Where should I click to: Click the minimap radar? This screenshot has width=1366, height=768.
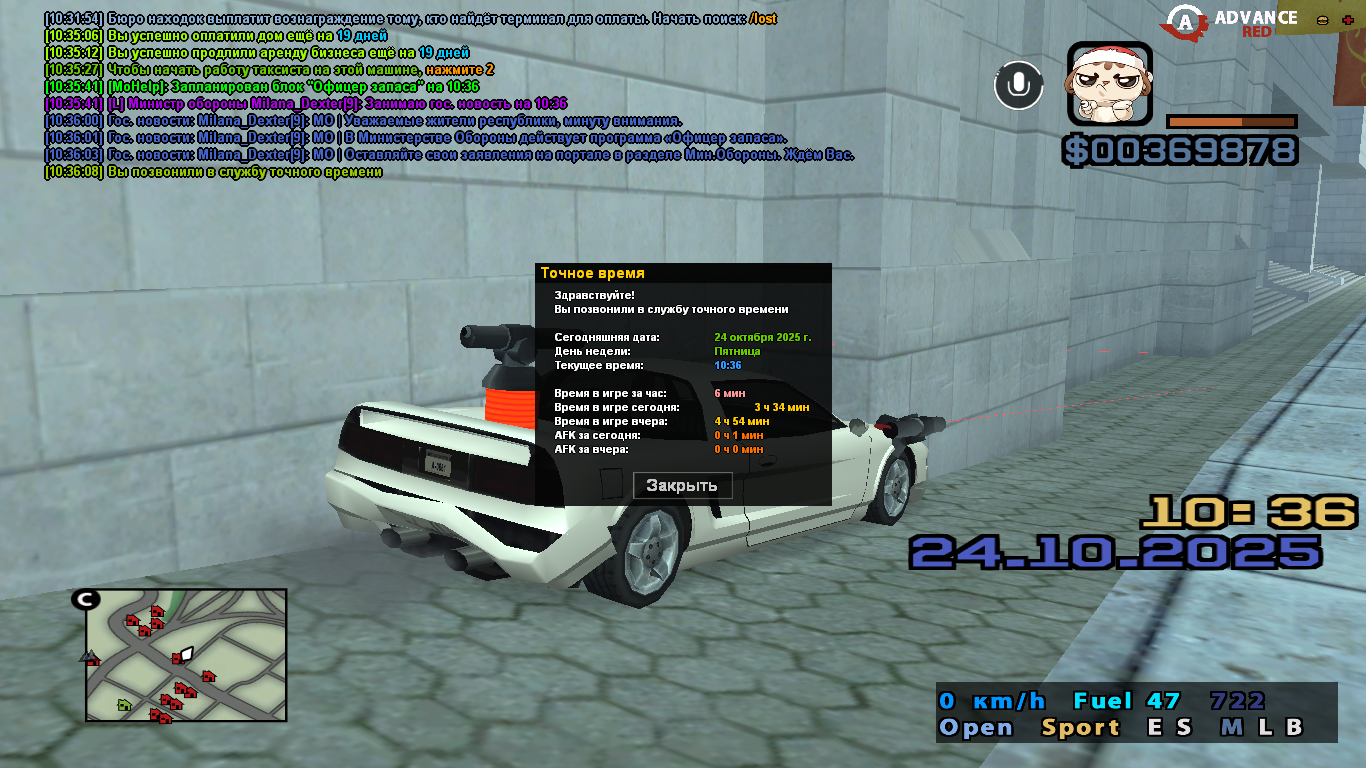coord(186,655)
